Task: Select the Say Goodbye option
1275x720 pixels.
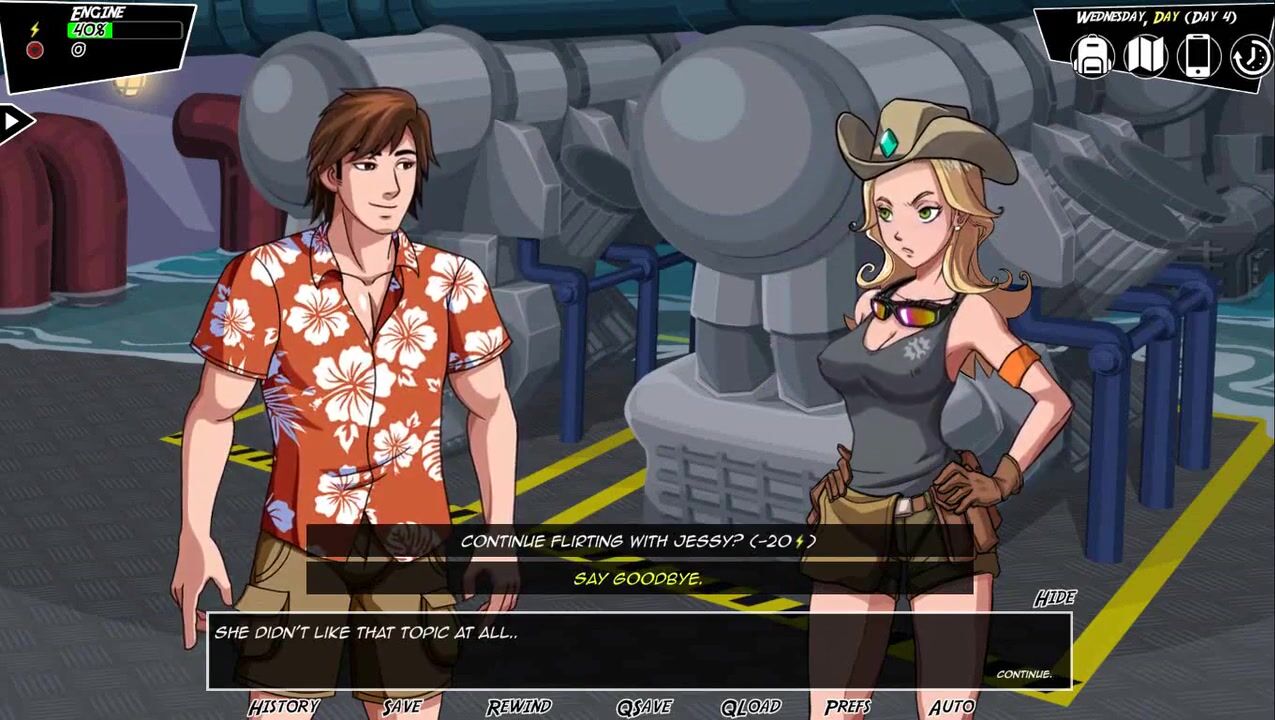Action: tap(638, 578)
